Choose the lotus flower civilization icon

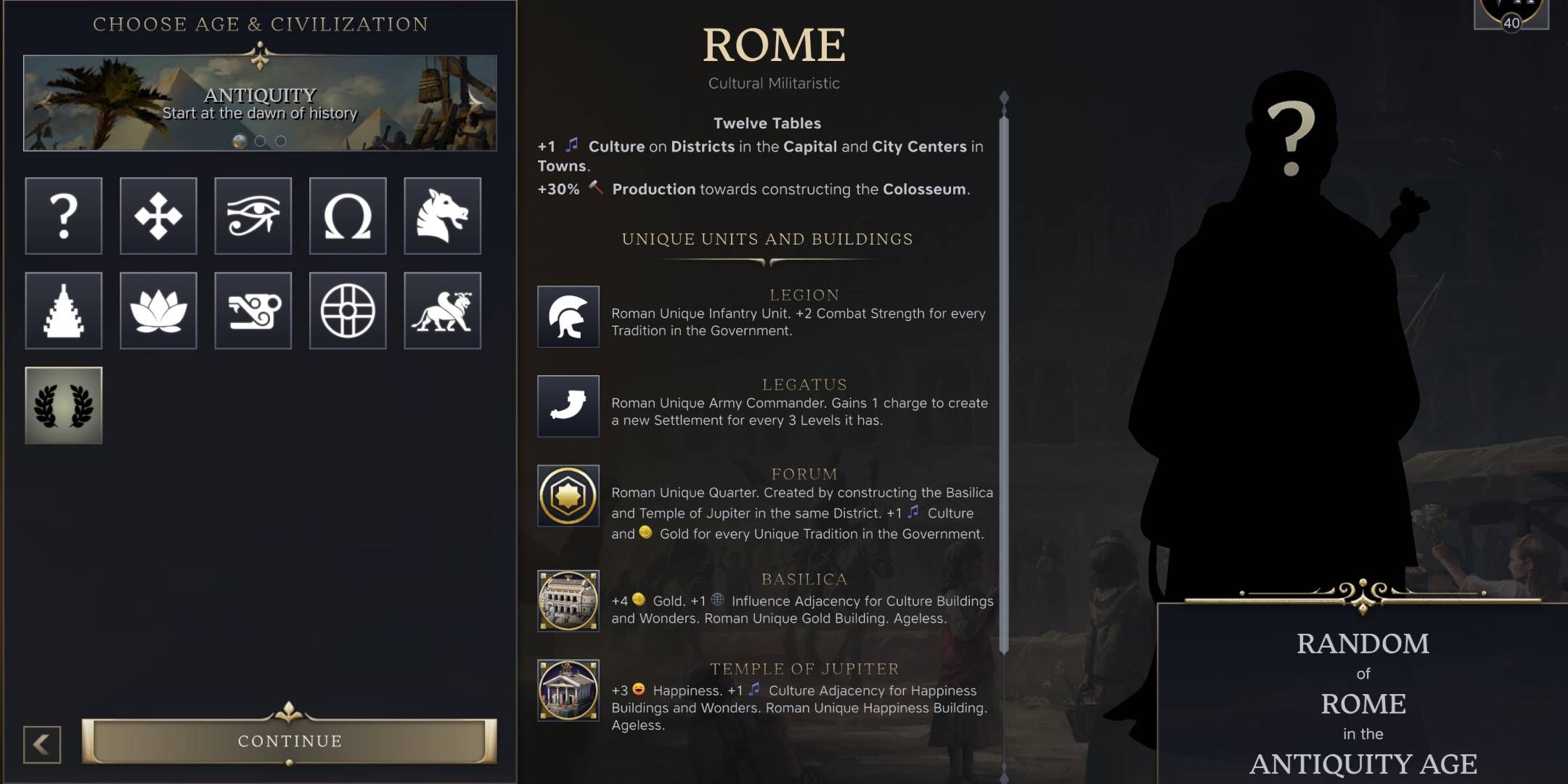click(158, 311)
